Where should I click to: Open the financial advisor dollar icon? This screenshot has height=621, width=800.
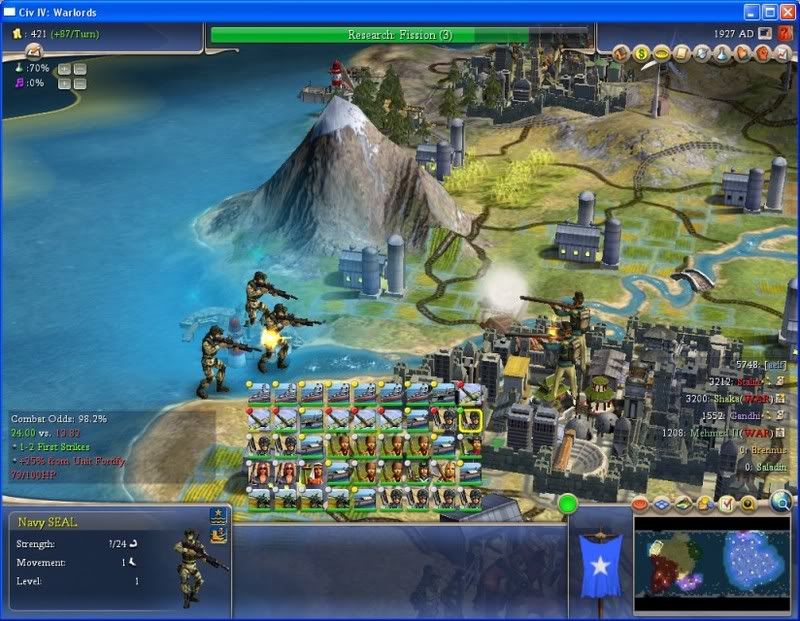point(641,52)
